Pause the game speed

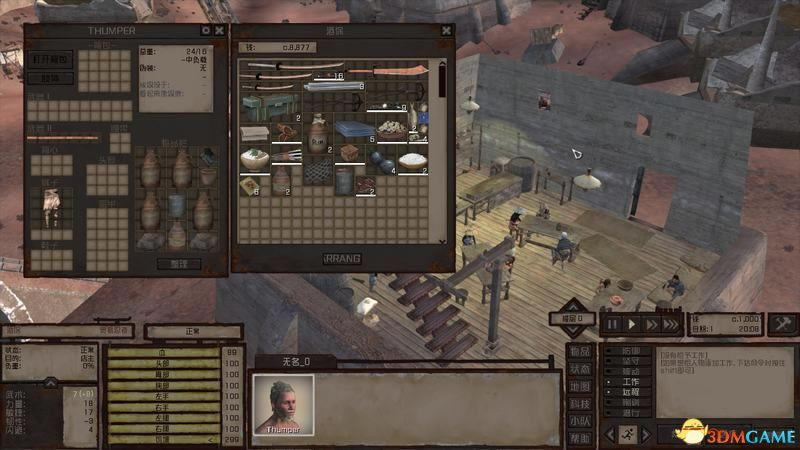click(612, 324)
